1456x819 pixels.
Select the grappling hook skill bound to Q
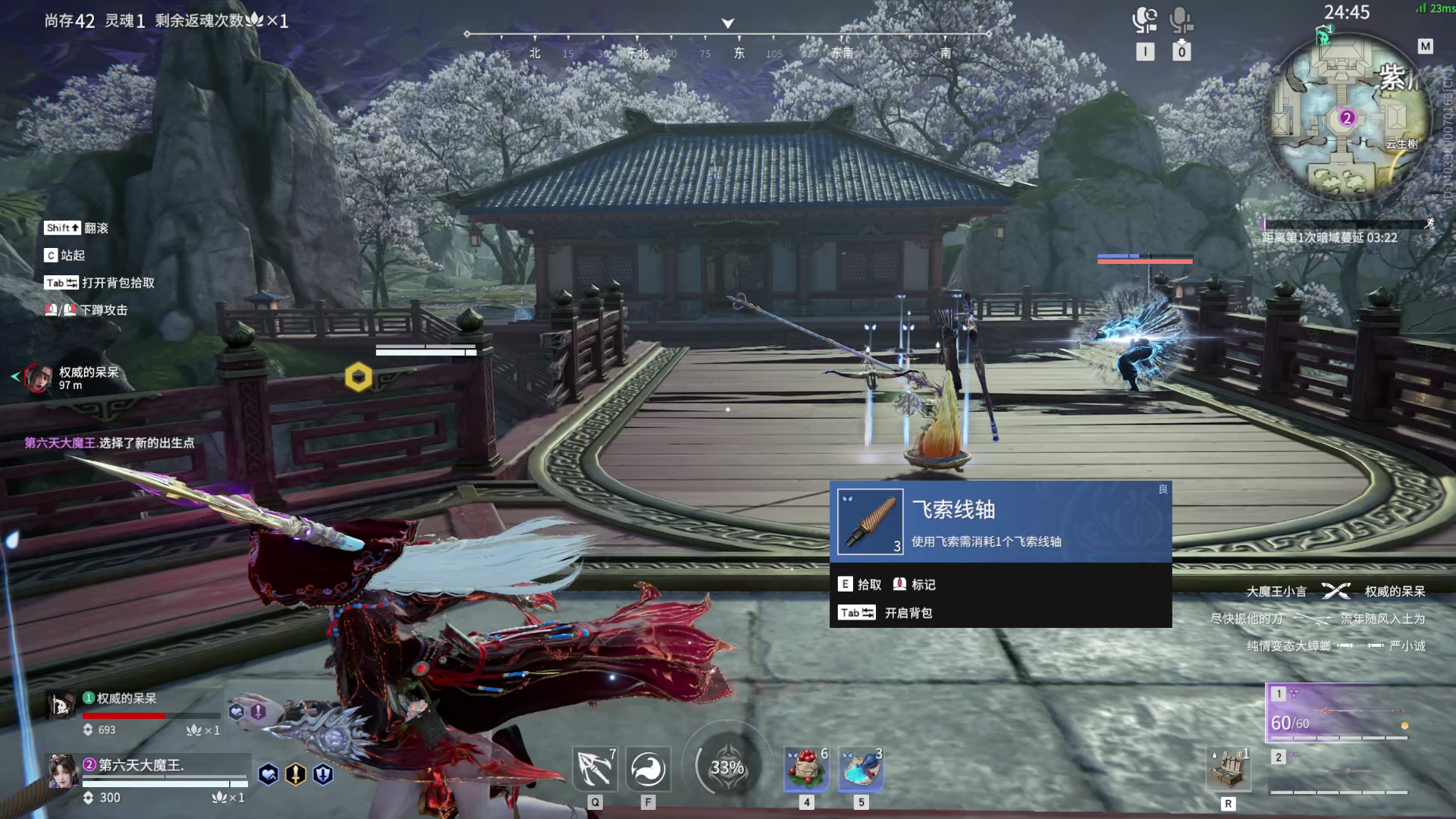(x=596, y=769)
